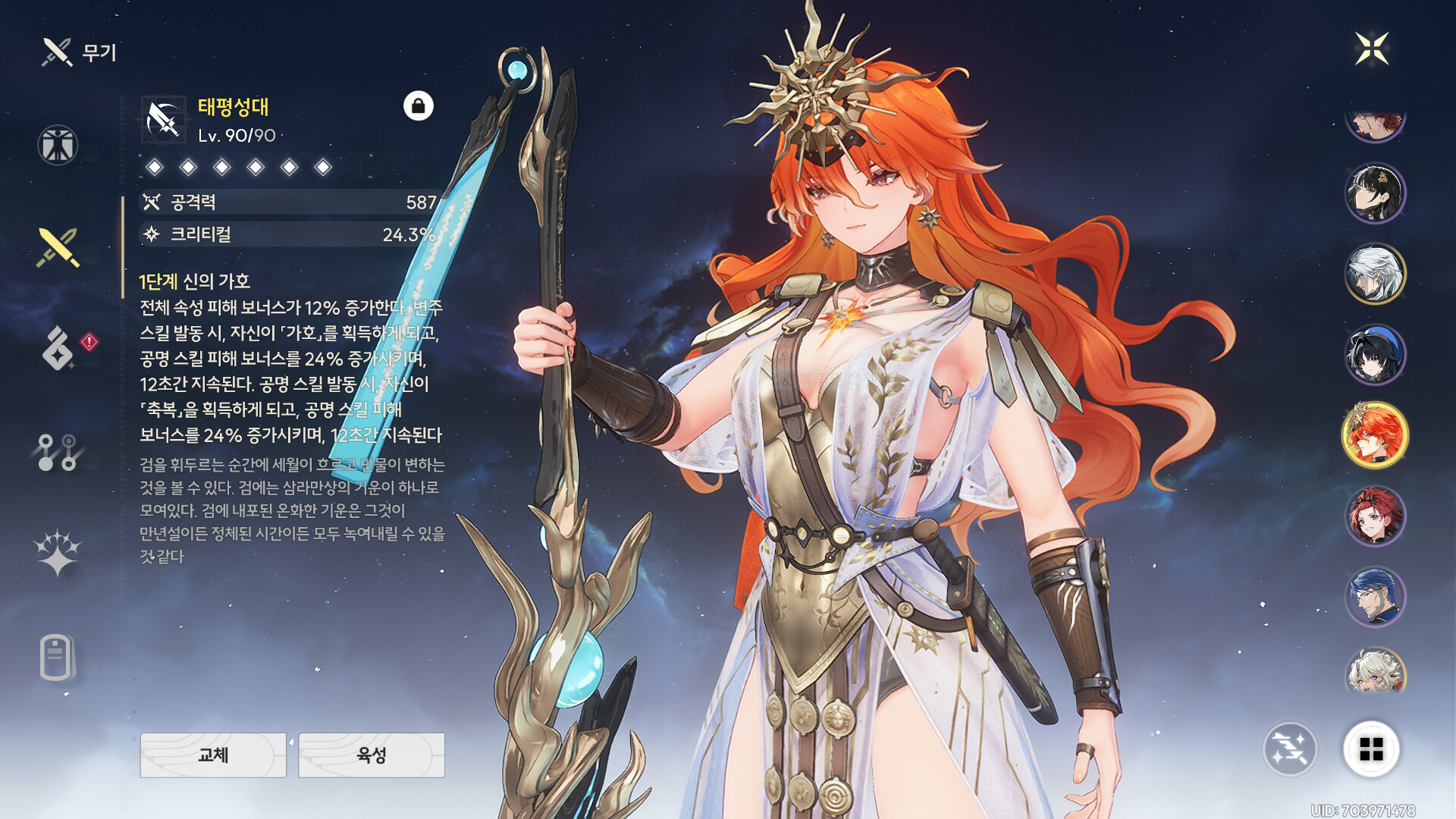This screenshot has height=819, width=1456.
Task: Open the 육성 weapon upgrade button
Action: (x=372, y=755)
